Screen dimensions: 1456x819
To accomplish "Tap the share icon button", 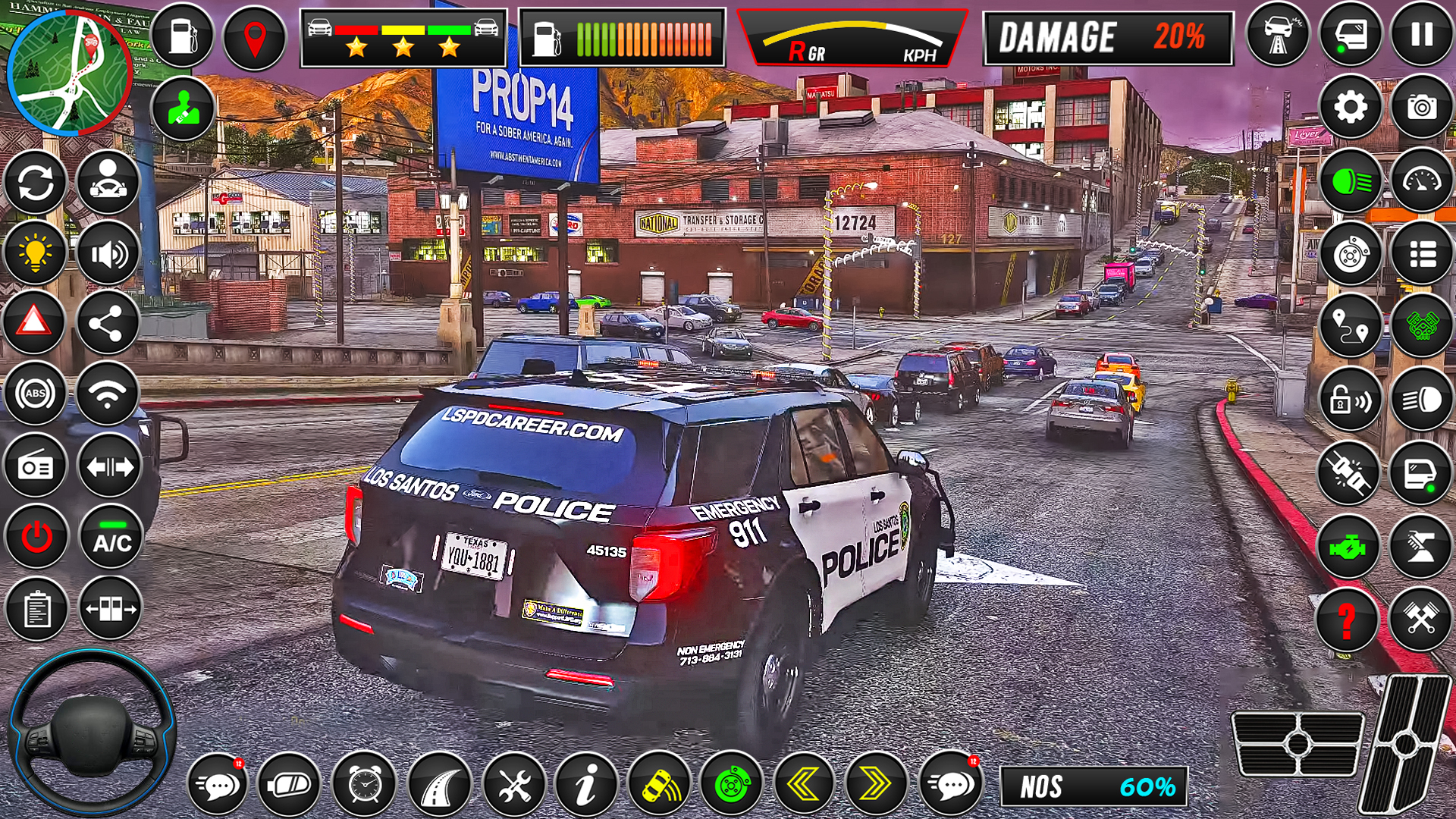I will pyautogui.click(x=108, y=324).
